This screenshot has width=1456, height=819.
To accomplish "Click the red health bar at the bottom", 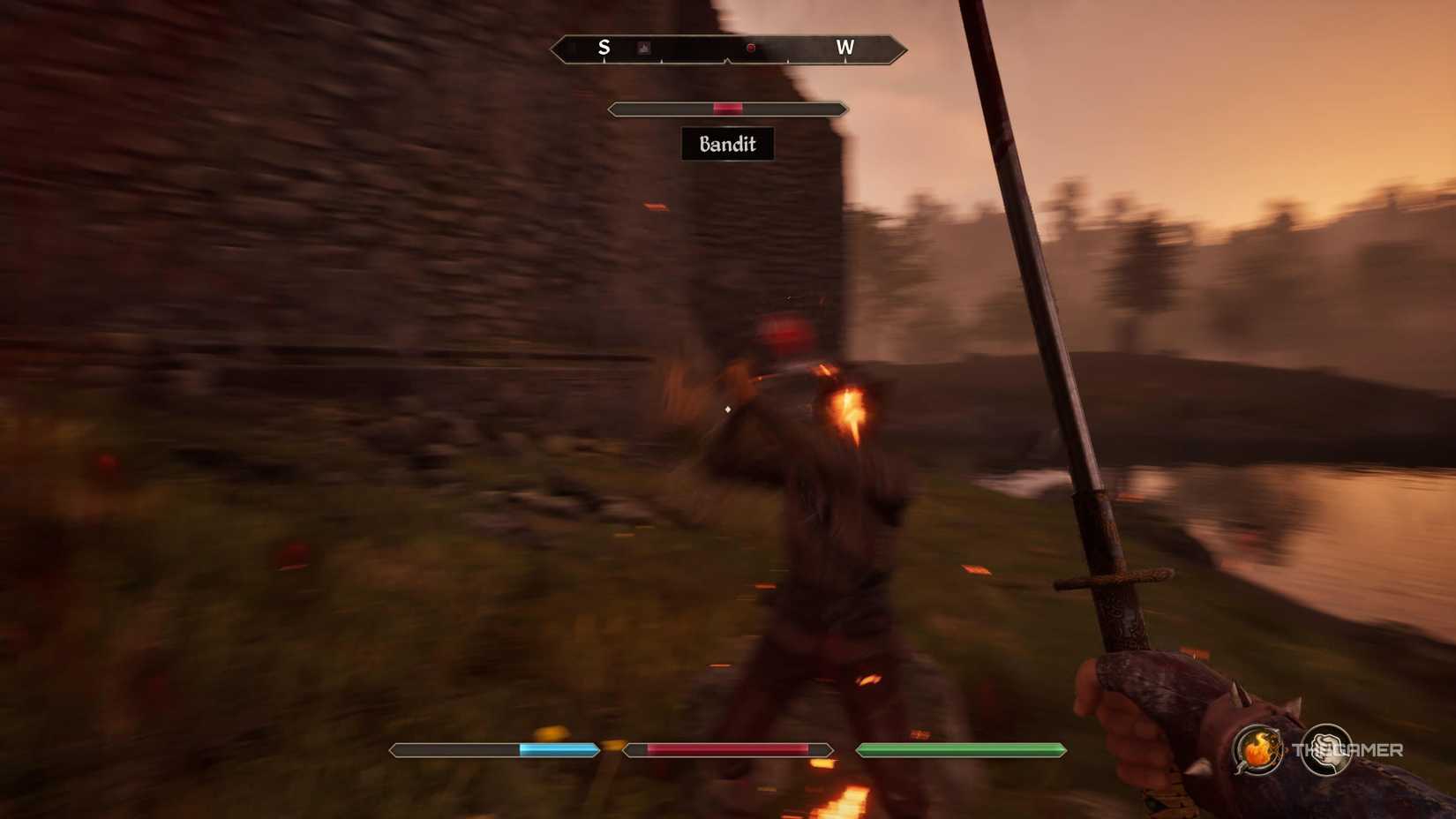I will pos(727,749).
